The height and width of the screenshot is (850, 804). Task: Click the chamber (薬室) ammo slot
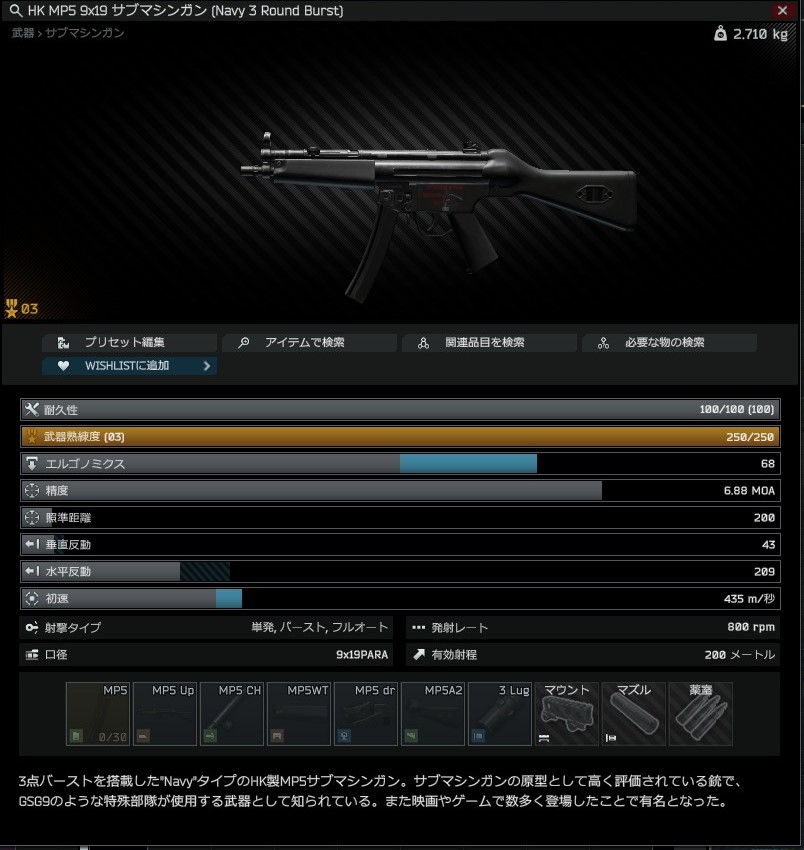coord(701,714)
